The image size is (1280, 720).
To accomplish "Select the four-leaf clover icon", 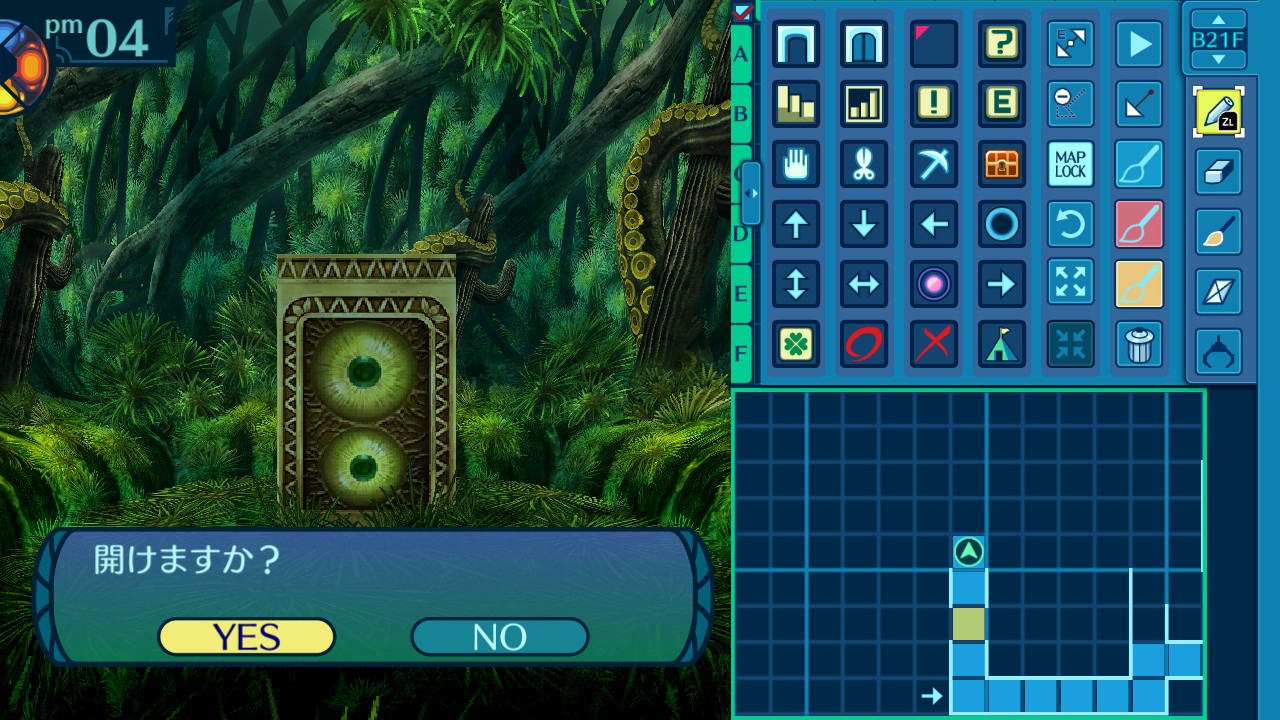I will [796, 345].
